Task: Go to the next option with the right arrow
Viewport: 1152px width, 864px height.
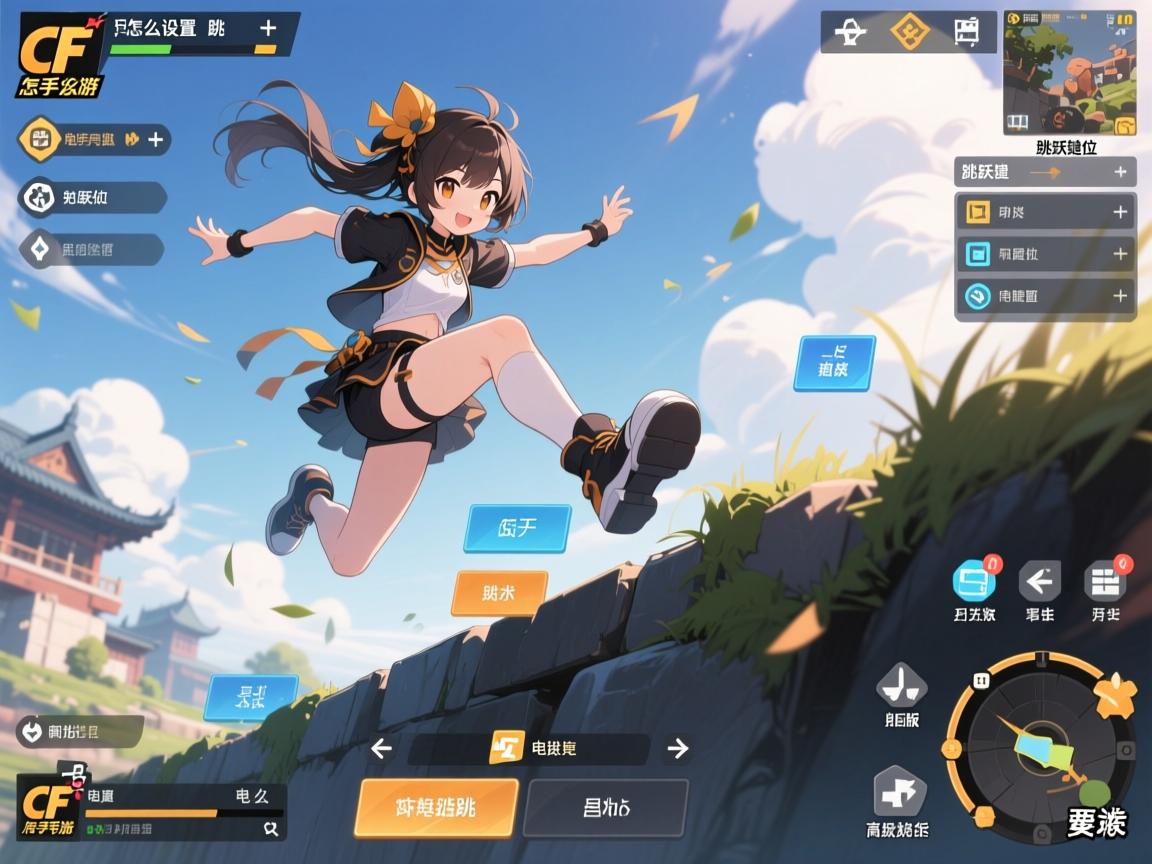Action: coord(678,748)
